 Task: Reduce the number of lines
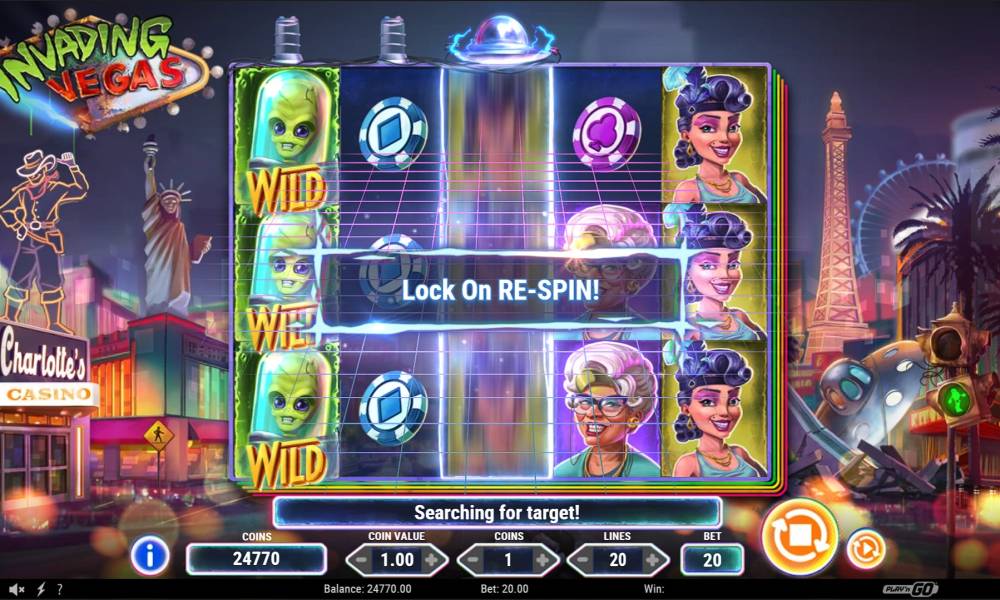582,560
